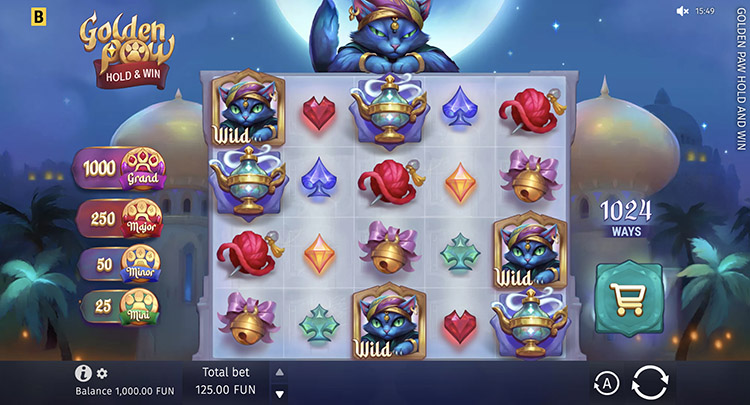The image size is (750, 405).
Task: Open settings via the gear icon
Action: pos(102,373)
